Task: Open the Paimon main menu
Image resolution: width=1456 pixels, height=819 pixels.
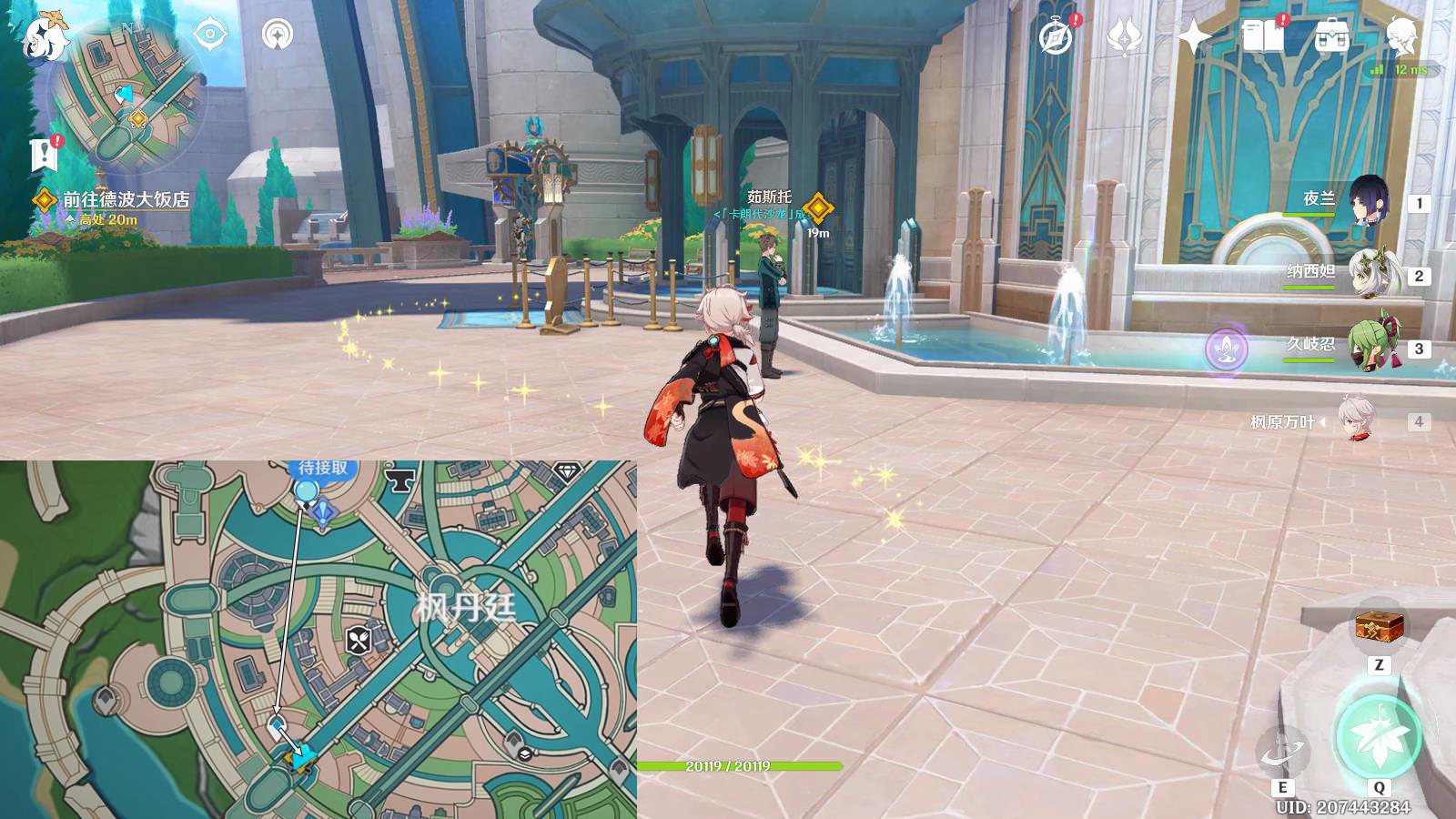Action: pos(44,36)
